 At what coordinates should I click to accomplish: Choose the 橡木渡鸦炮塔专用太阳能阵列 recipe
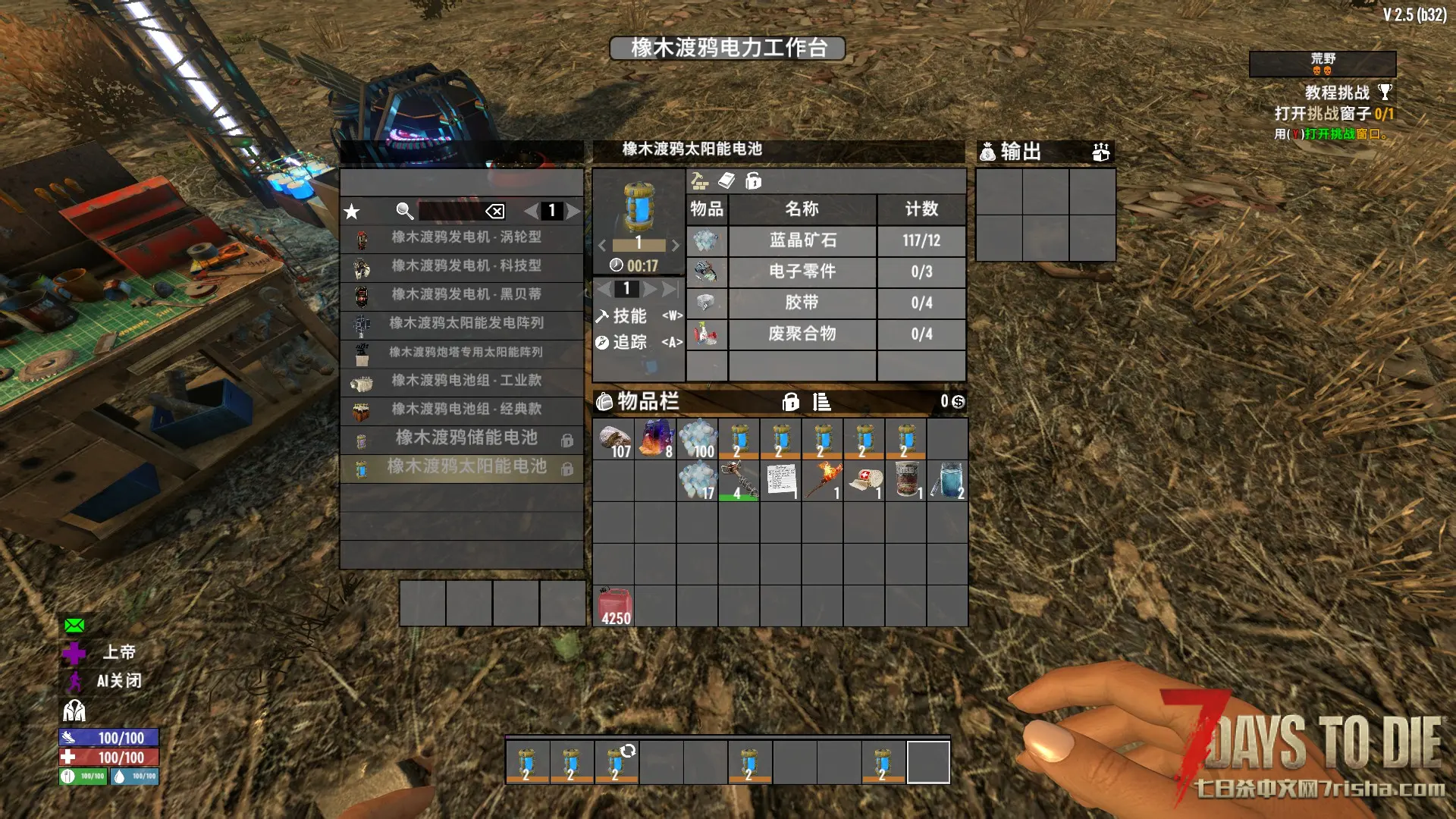pos(466,352)
